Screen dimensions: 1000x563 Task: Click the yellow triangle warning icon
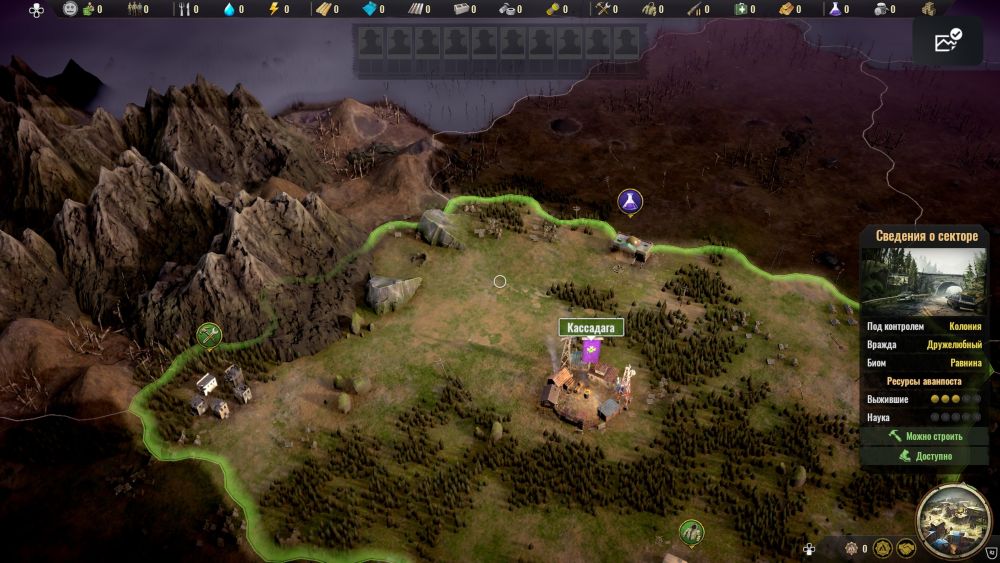pyautogui.click(x=882, y=548)
